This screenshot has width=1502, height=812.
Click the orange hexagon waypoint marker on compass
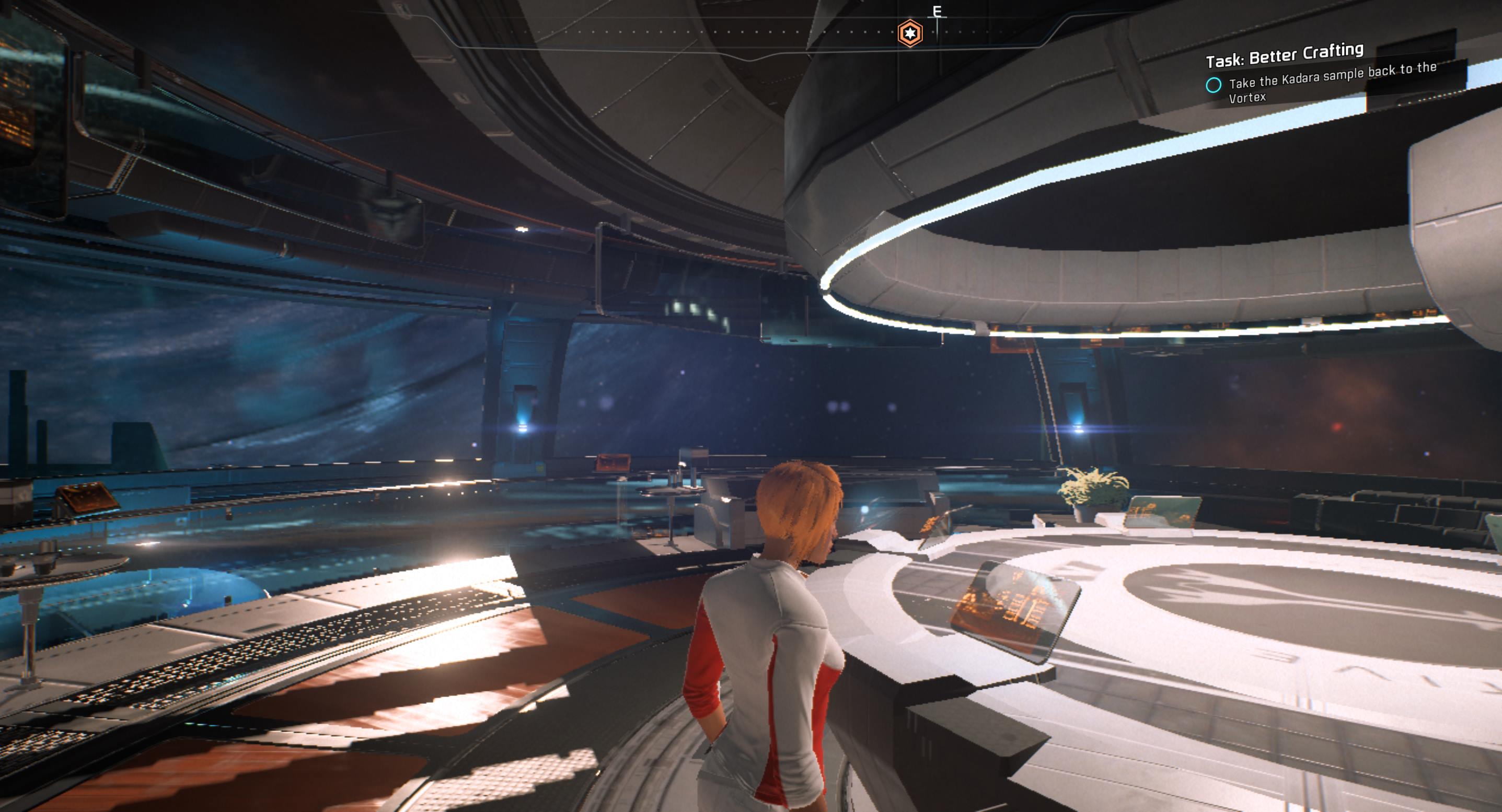click(909, 32)
